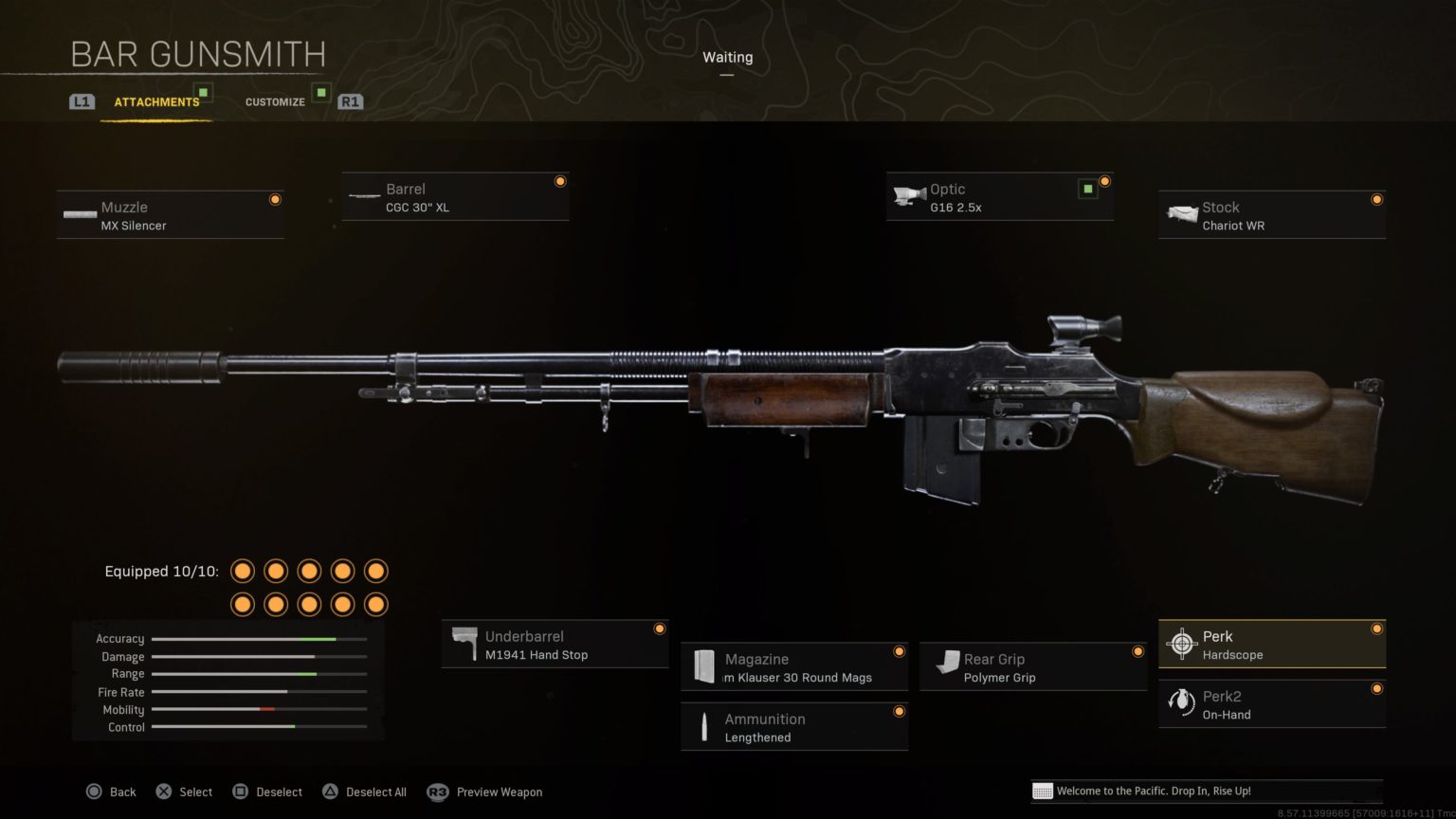Select the Stock Chariot WR icon
The height and width of the screenshot is (819, 1456).
pos(1183,212)
